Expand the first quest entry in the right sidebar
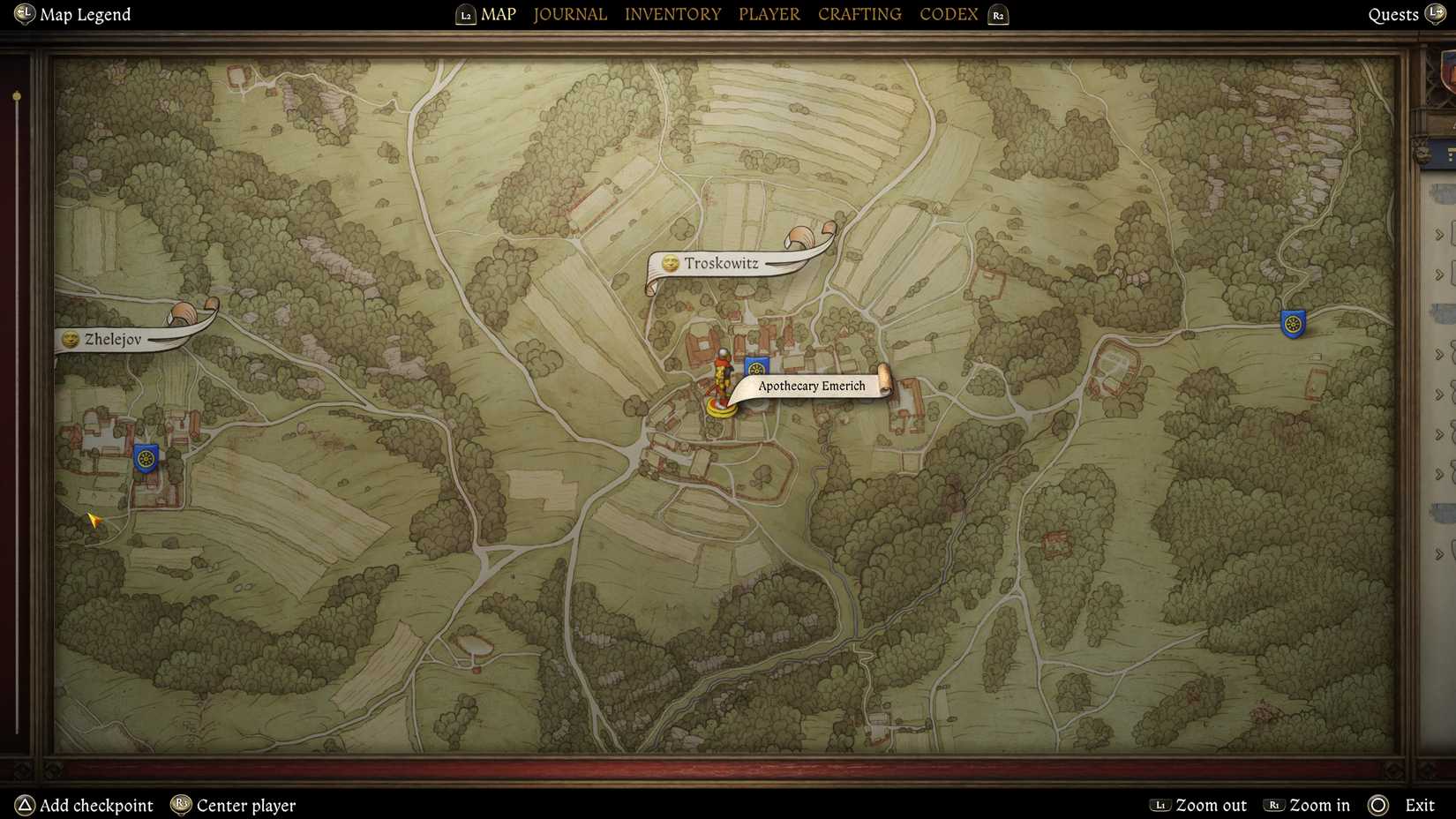Screen dimensions: 1456x819 pyautogui.click(x=1438, y=233)
